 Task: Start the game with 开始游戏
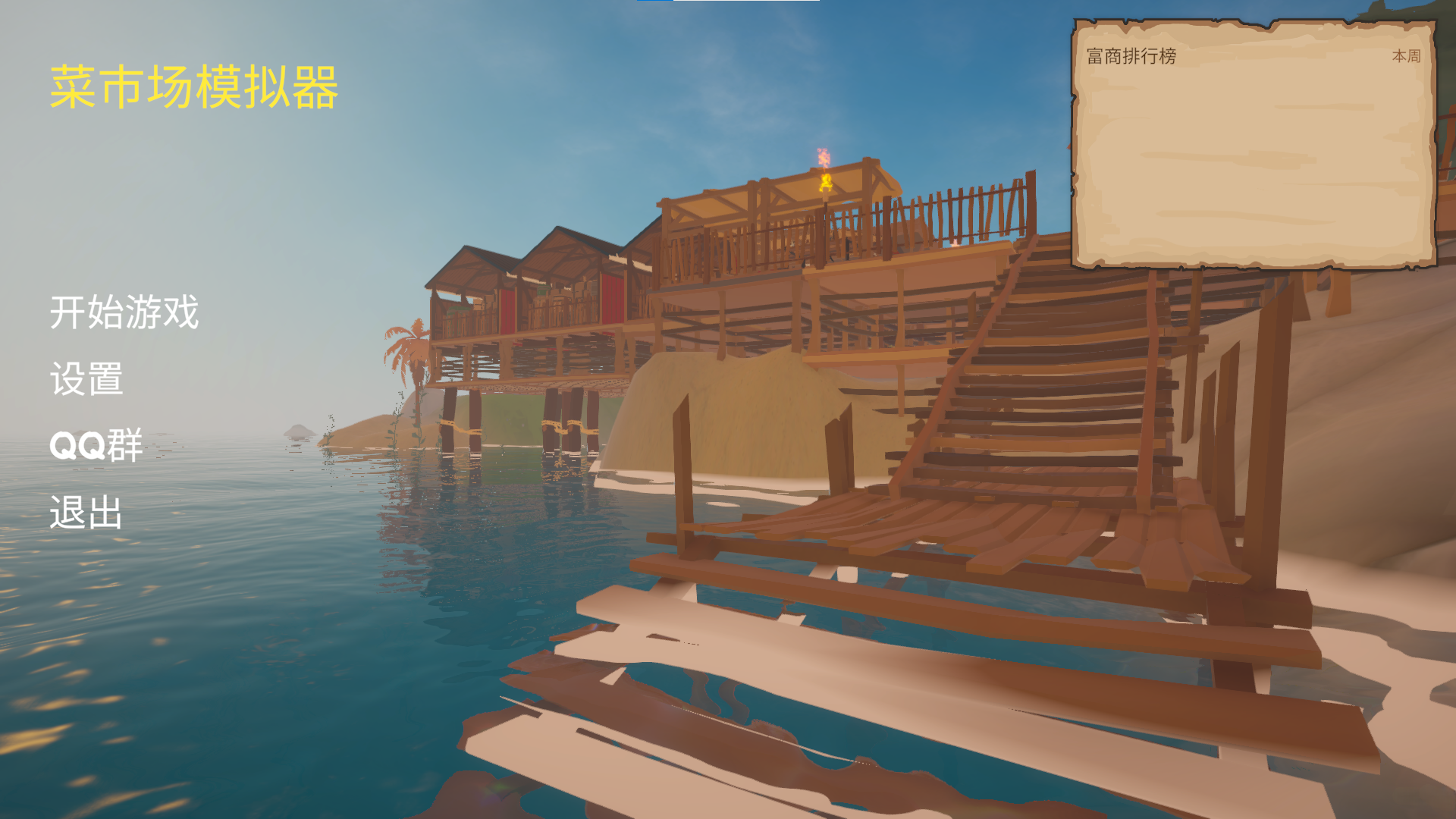coord(124,312)
